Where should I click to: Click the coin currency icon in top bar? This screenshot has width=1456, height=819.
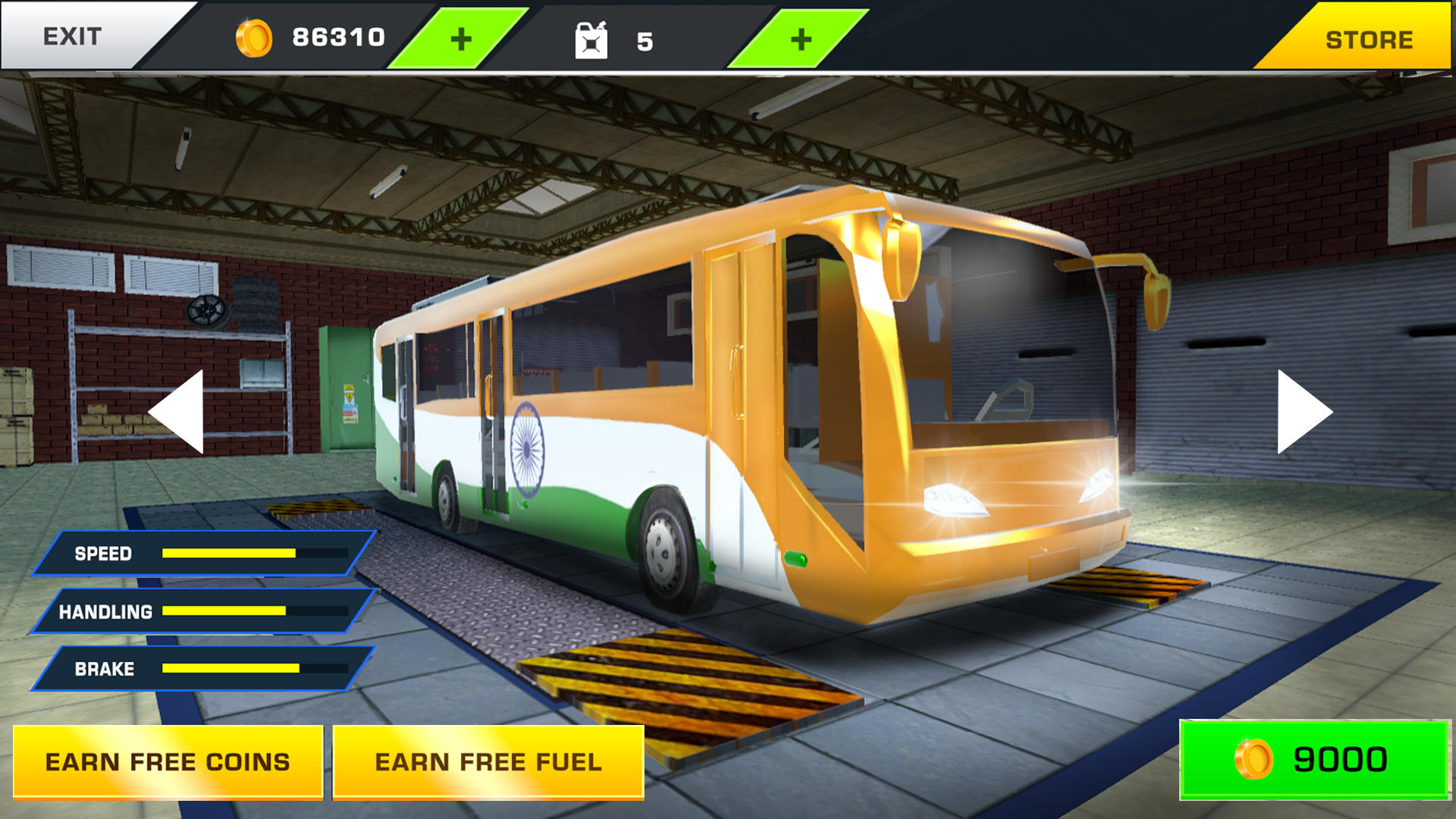coord(257,34)
